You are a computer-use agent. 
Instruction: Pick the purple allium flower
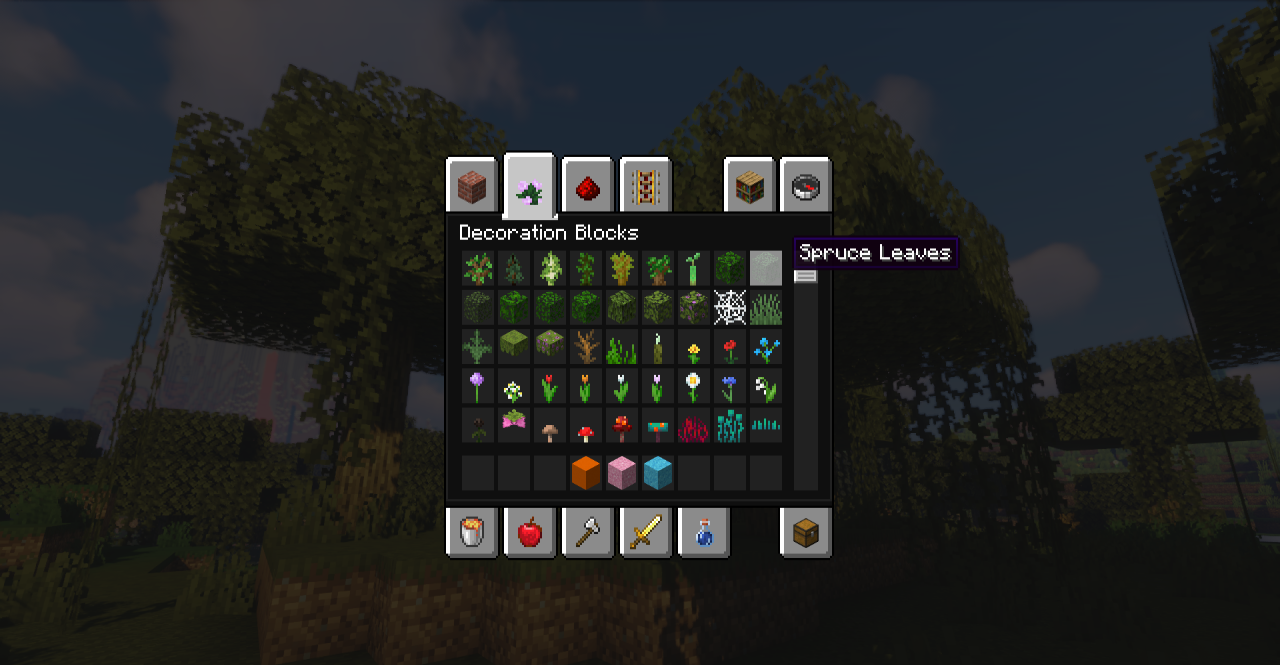coord(478,386)
